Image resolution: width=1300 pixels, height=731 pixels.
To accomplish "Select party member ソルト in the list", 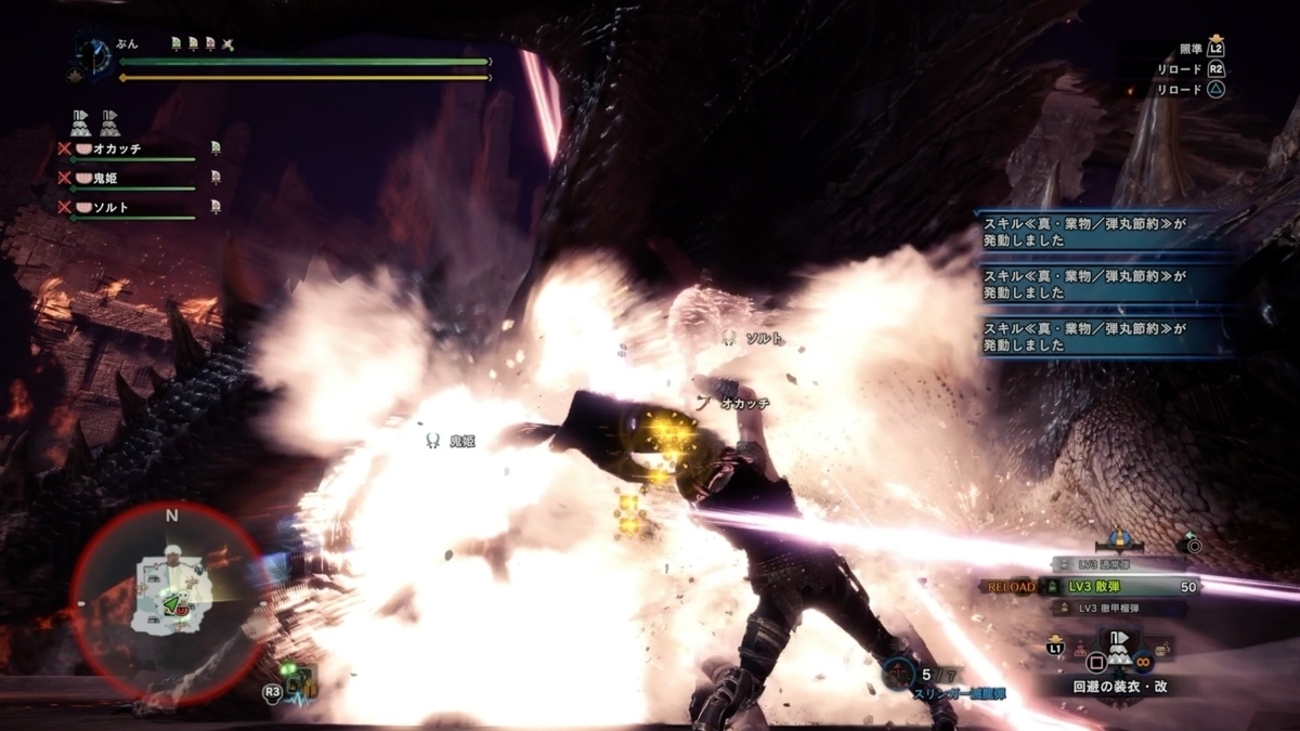I will (x=110, y=207).
